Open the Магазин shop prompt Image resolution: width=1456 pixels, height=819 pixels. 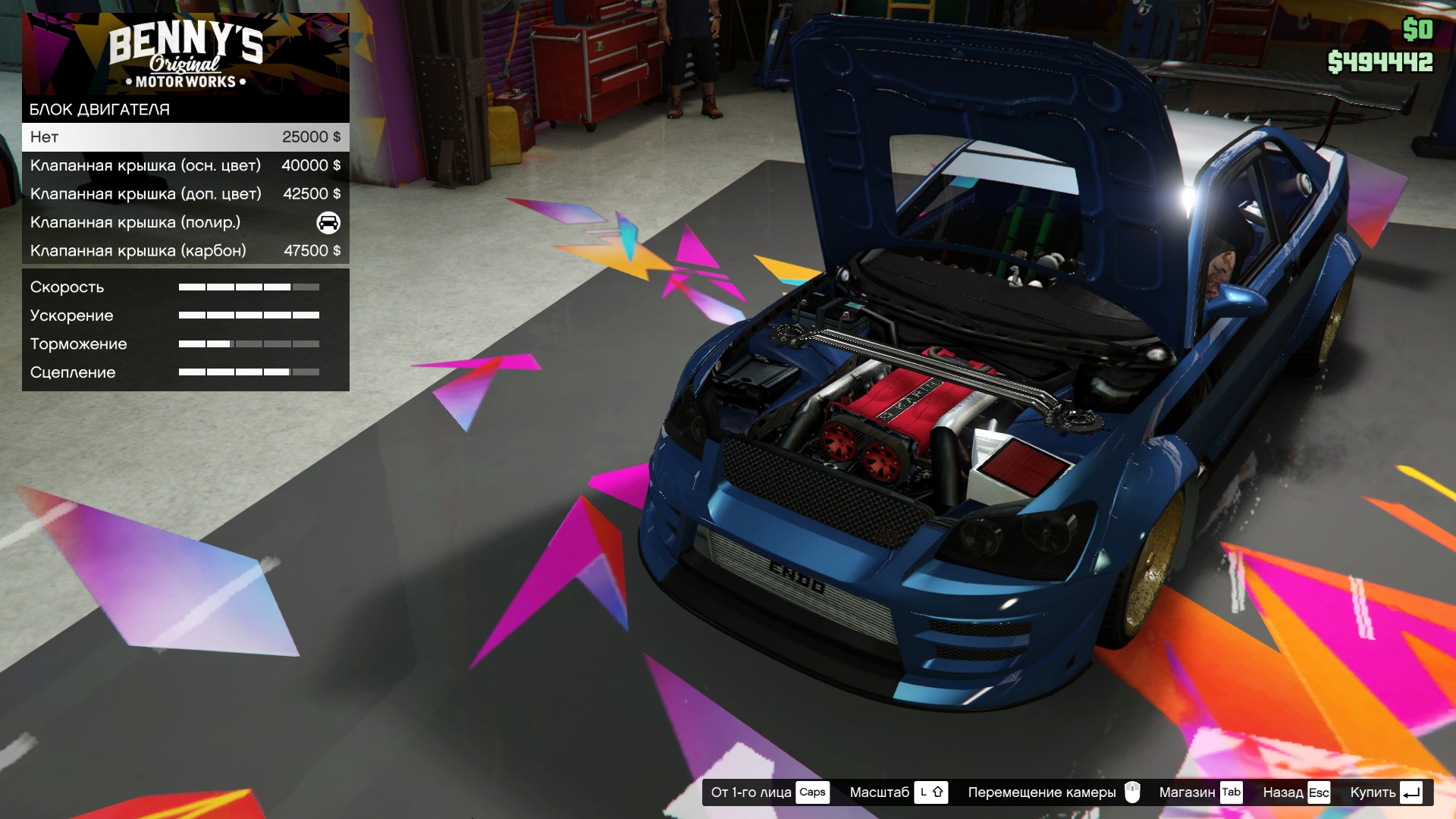1200,792
